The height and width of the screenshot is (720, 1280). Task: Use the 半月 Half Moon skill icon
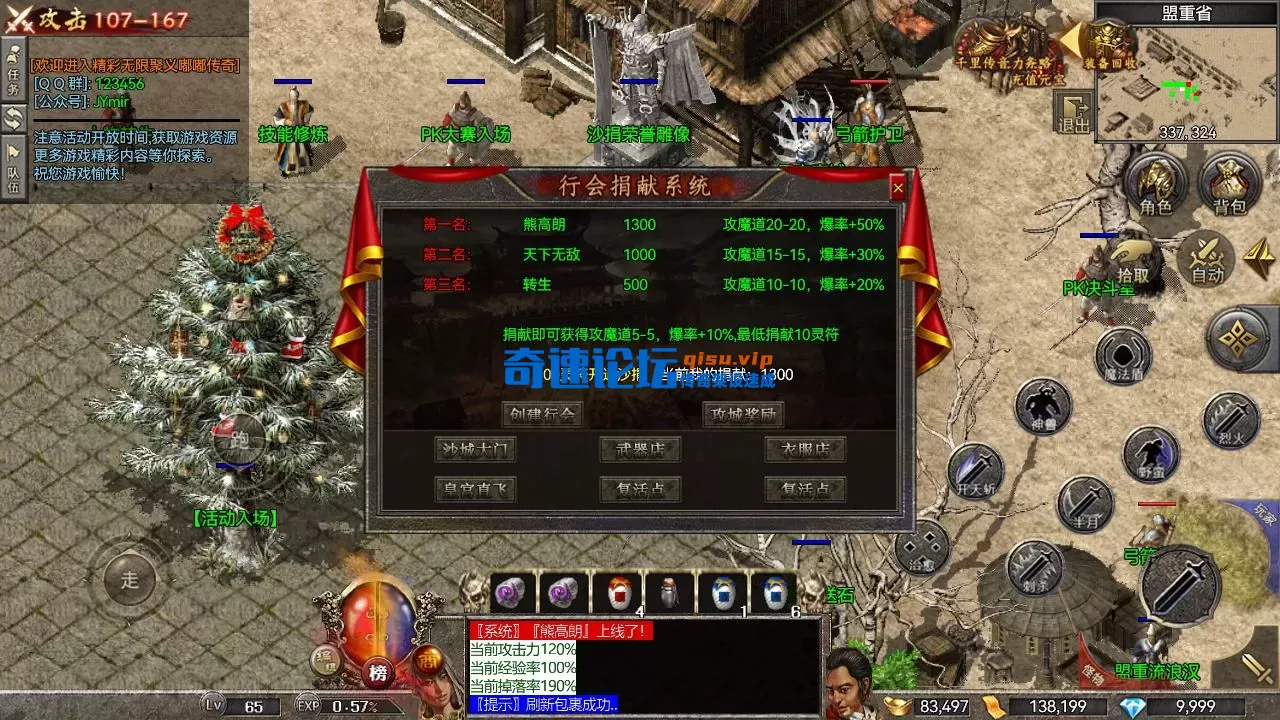click(x=1085, y=502)
